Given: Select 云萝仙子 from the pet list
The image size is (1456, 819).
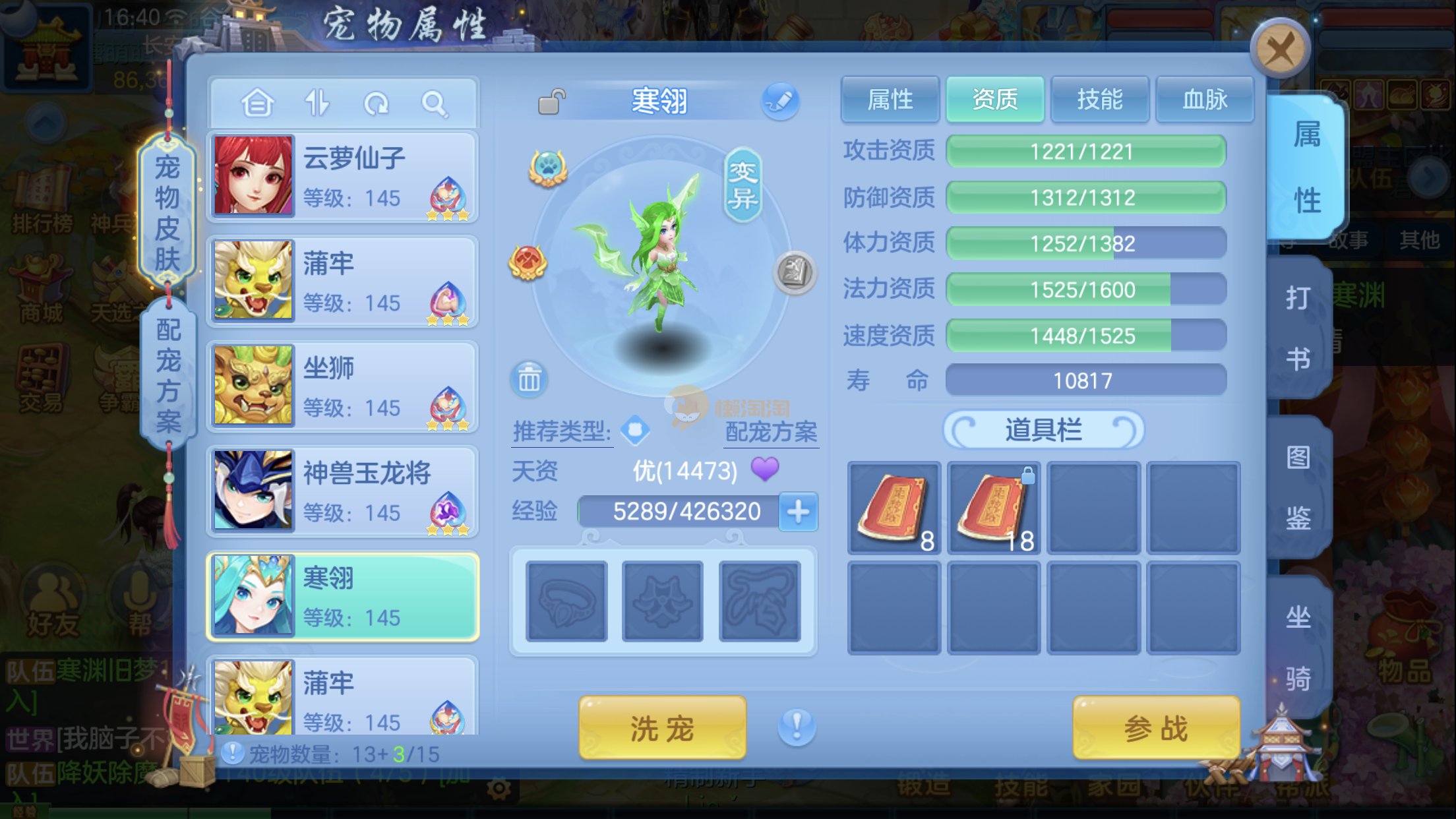Looking at the screenshot, I should pyautogui.click(x=342, y=177).
